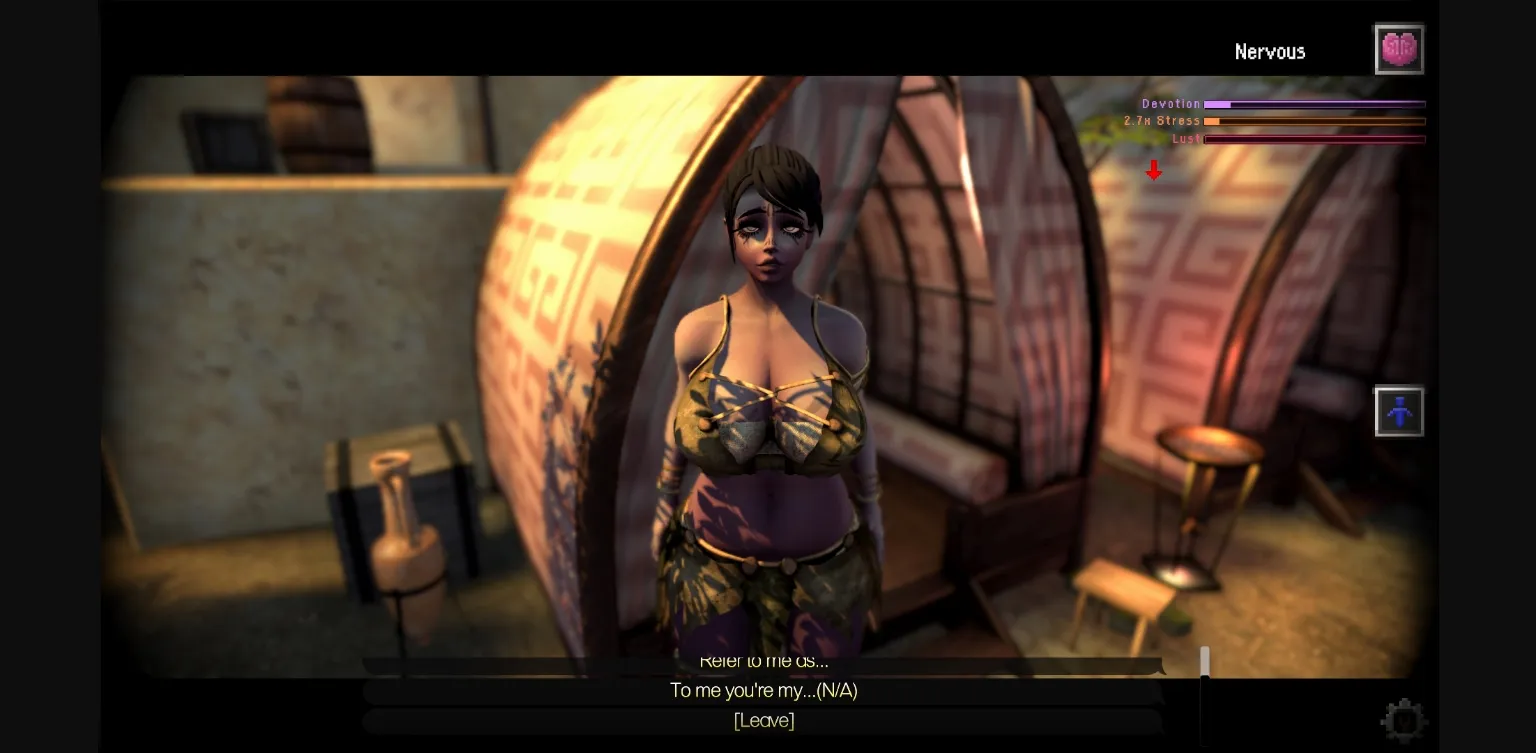Click the "Nervous" mood label
The width and height of the screenshot is (1536, 753).
tap(1270, 51)
